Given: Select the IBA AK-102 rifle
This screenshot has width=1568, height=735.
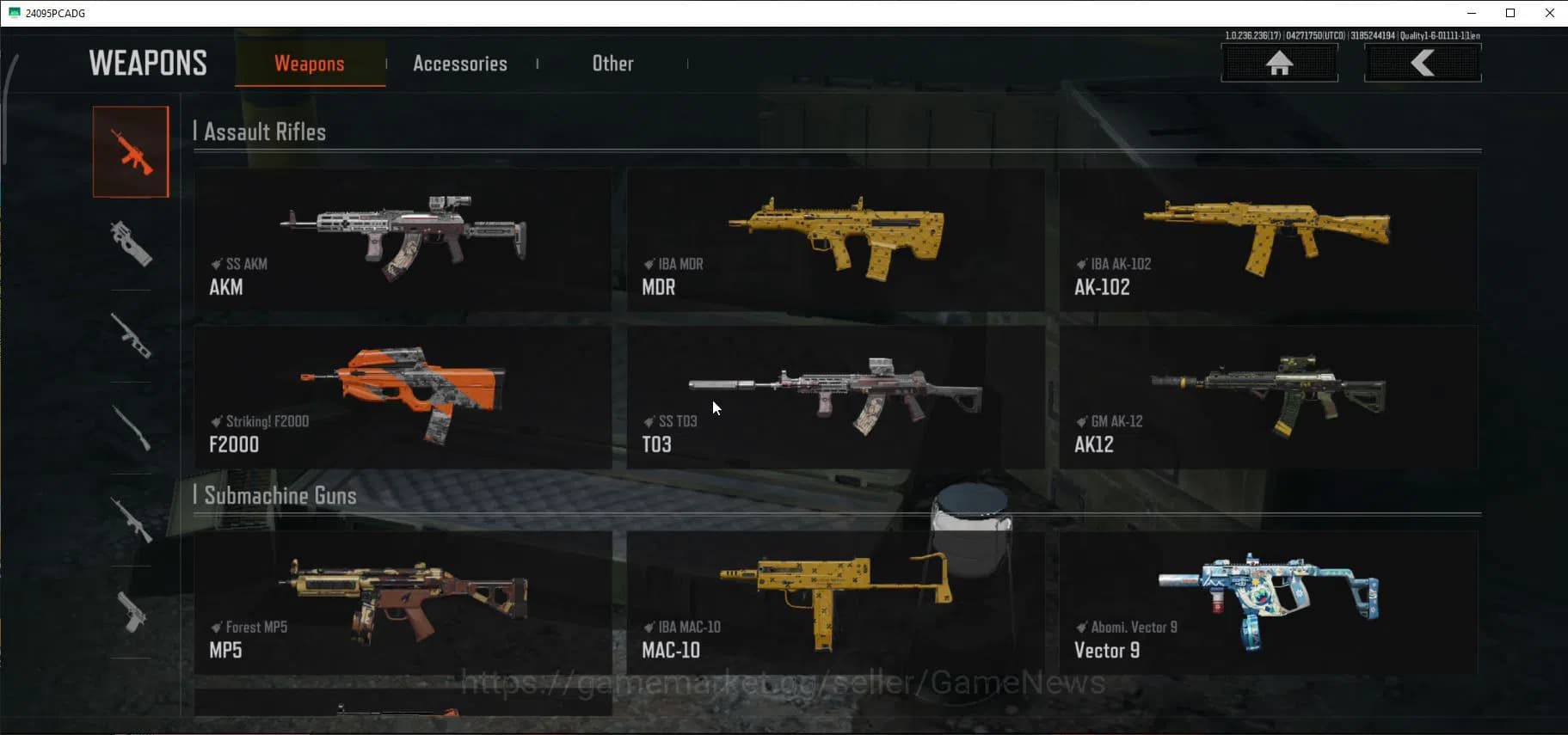Looking at the screenshot, I should 1270,241.
